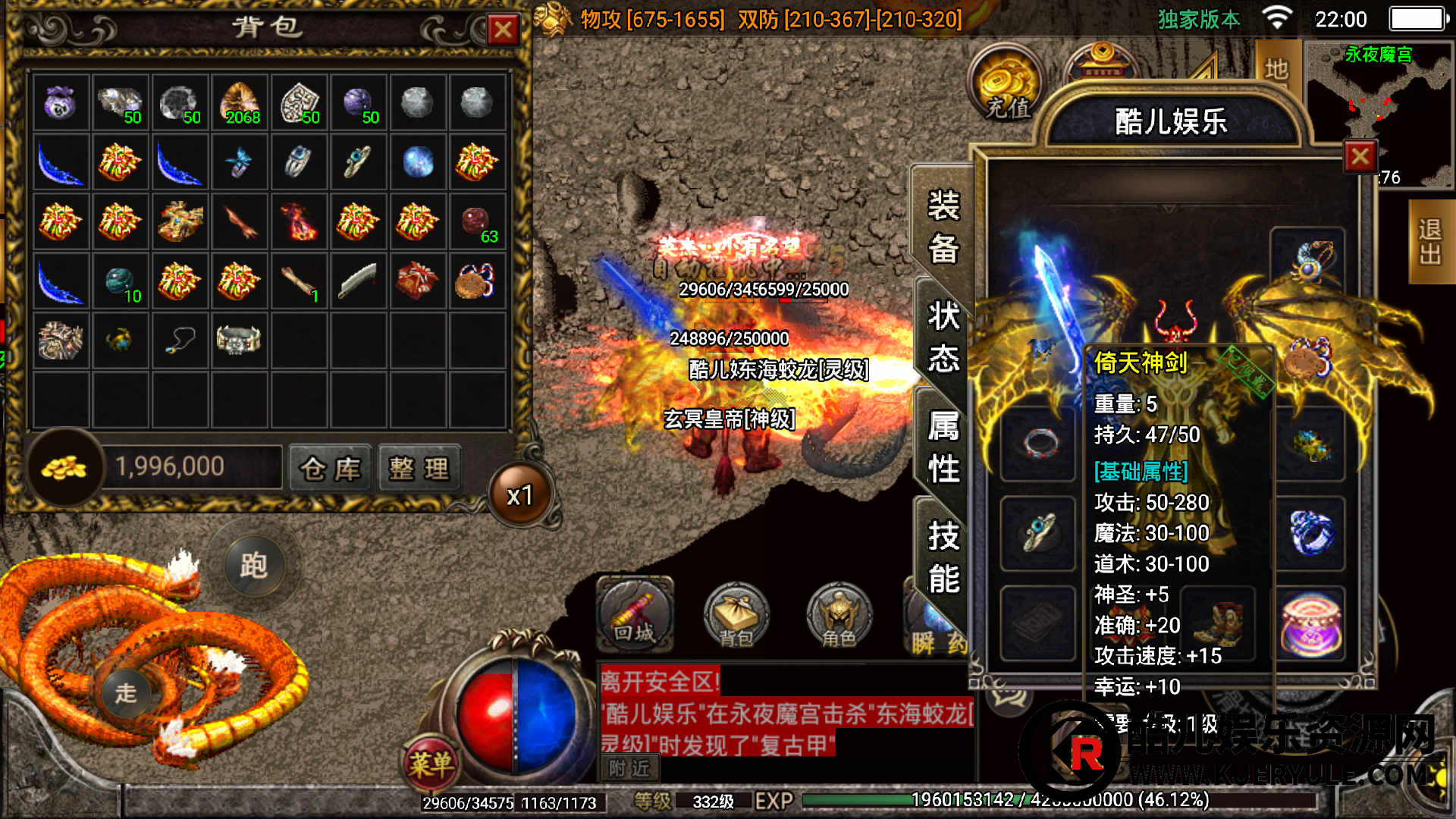Image resolution: width=1456 pixels, height=819 pixels.
Task: Switch to the 状态 status tab
Action: [943, 337]
